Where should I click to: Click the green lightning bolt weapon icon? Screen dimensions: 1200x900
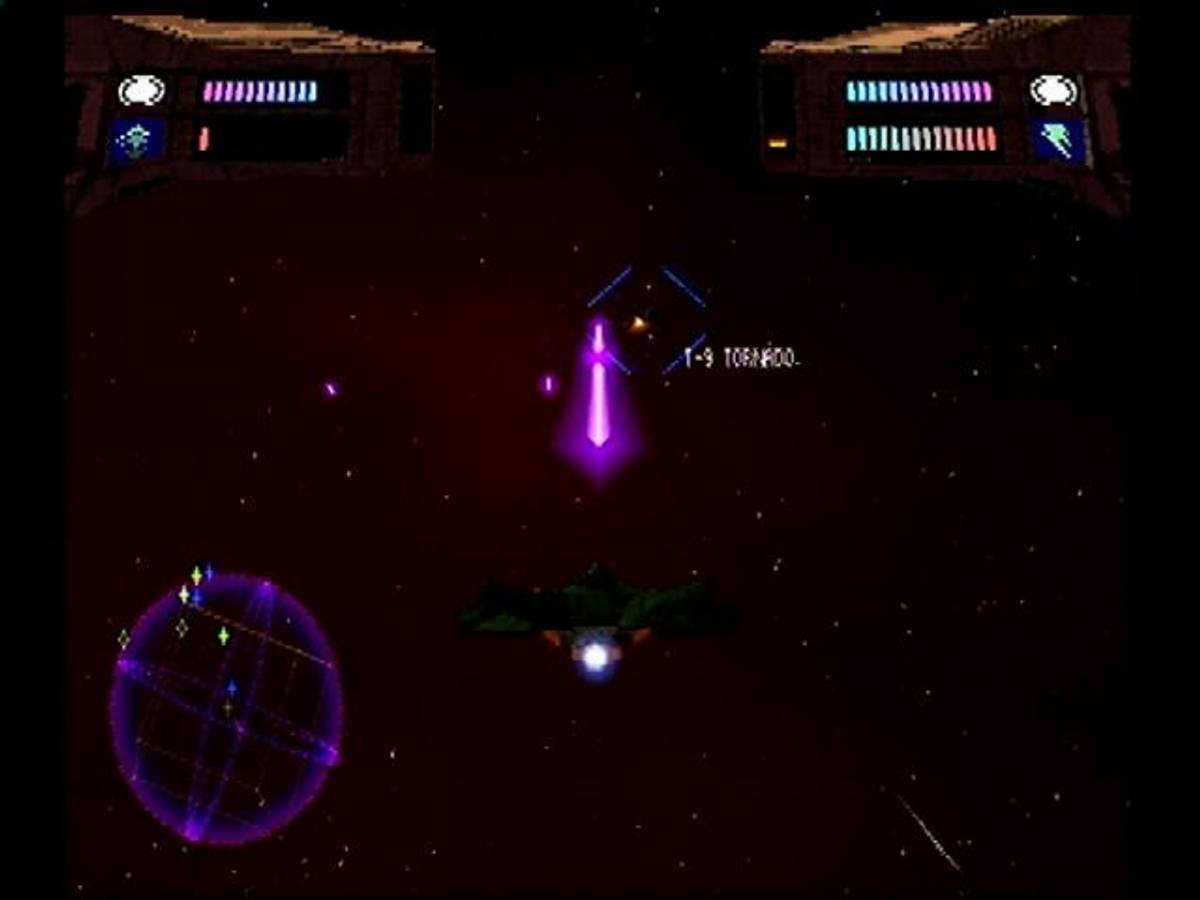(x=1058, y=140)
